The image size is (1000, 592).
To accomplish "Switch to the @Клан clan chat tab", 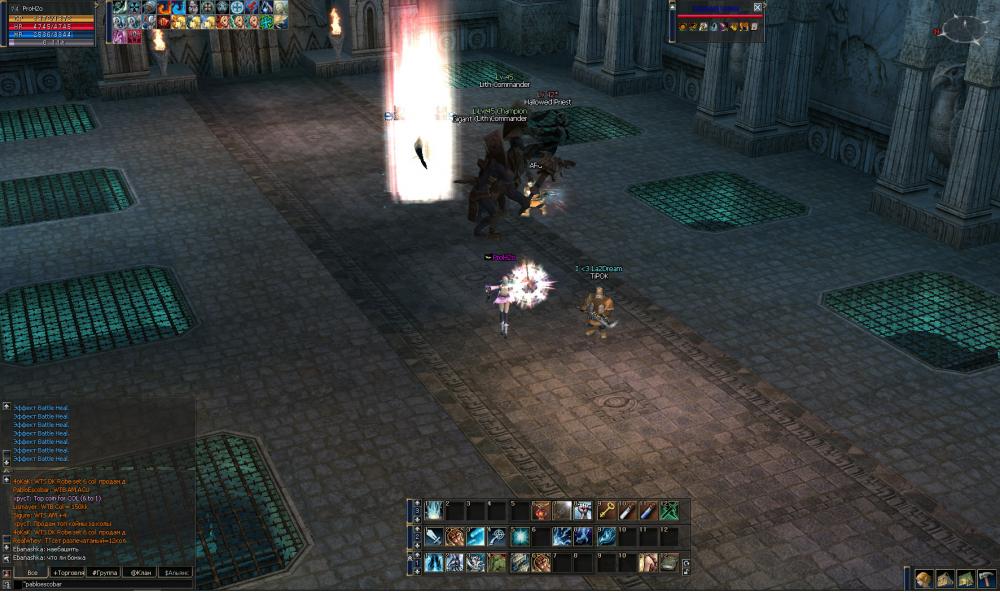I will pyautogui.click(x=137, y=572).
